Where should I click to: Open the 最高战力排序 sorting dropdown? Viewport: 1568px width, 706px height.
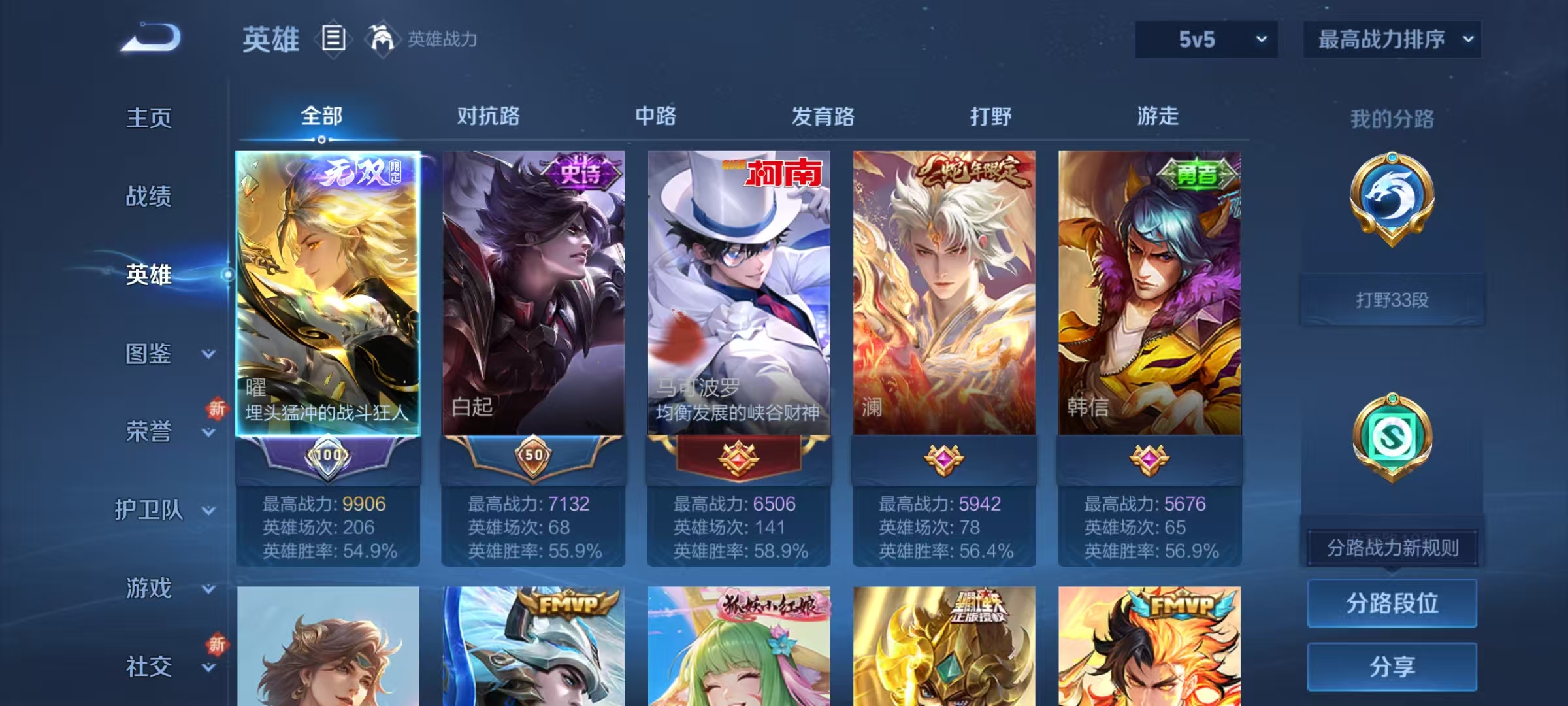click(x=1393, y=39)
